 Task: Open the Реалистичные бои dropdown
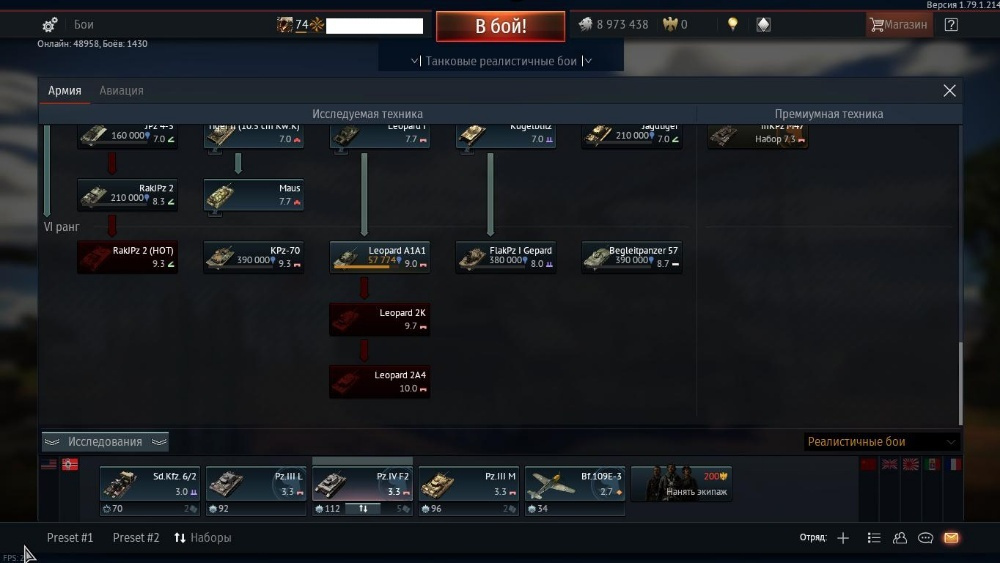tap(881, 442)
